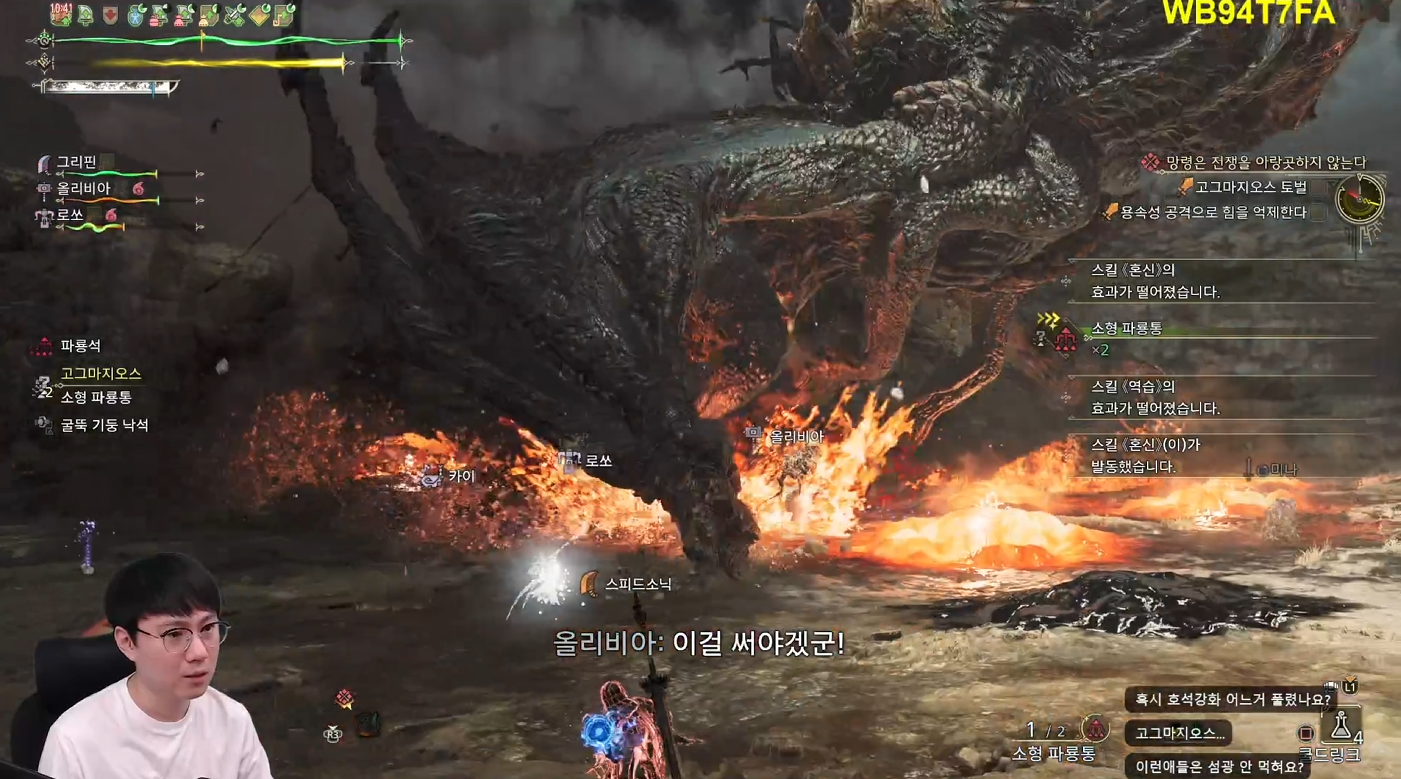
Task: Open the chat message about 섬광
Action: click(1217, 767)
